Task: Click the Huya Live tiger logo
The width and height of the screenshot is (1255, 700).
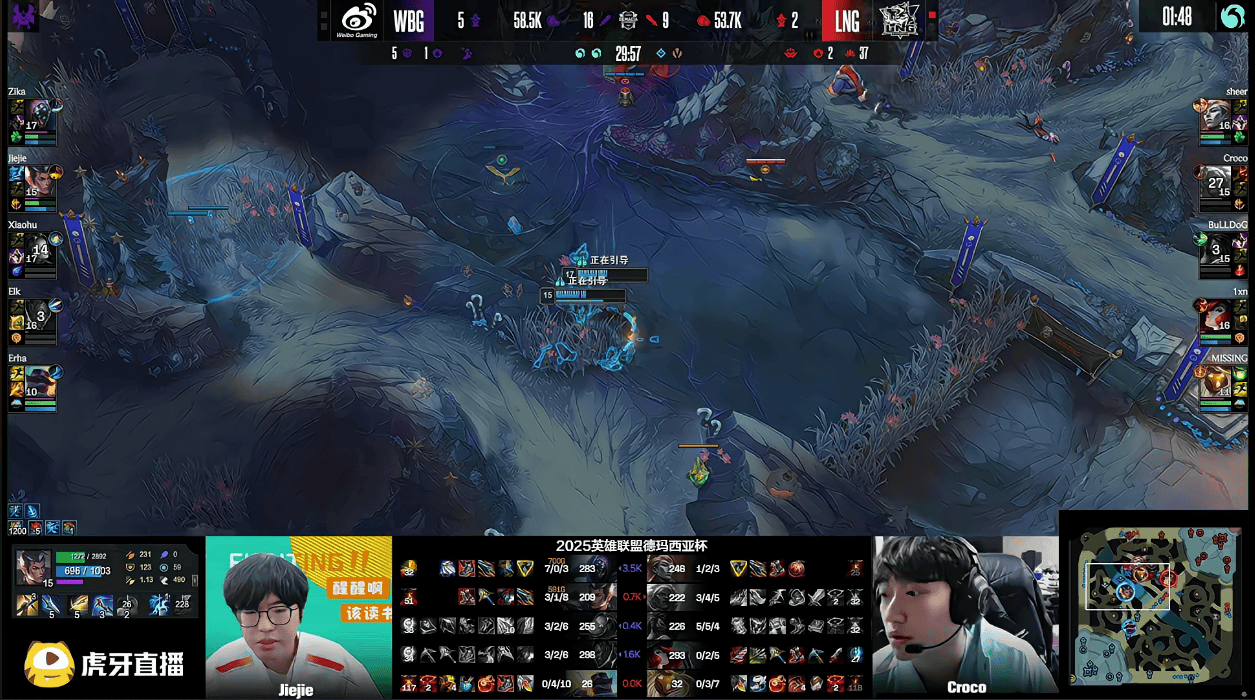Action: tap(43, 663)
